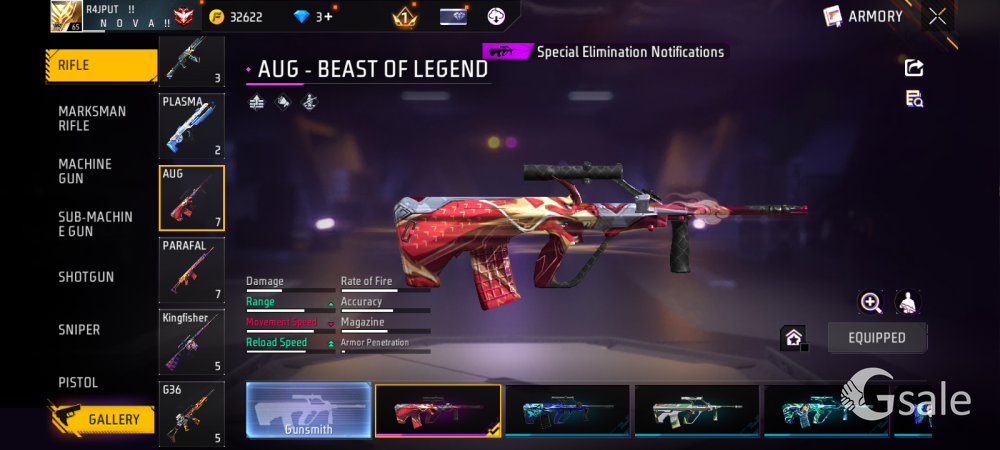Image resolution: width=1000 pixels, height=450 pixels.
Task: Close the Armory screen
Action: [x=937, y=16]
